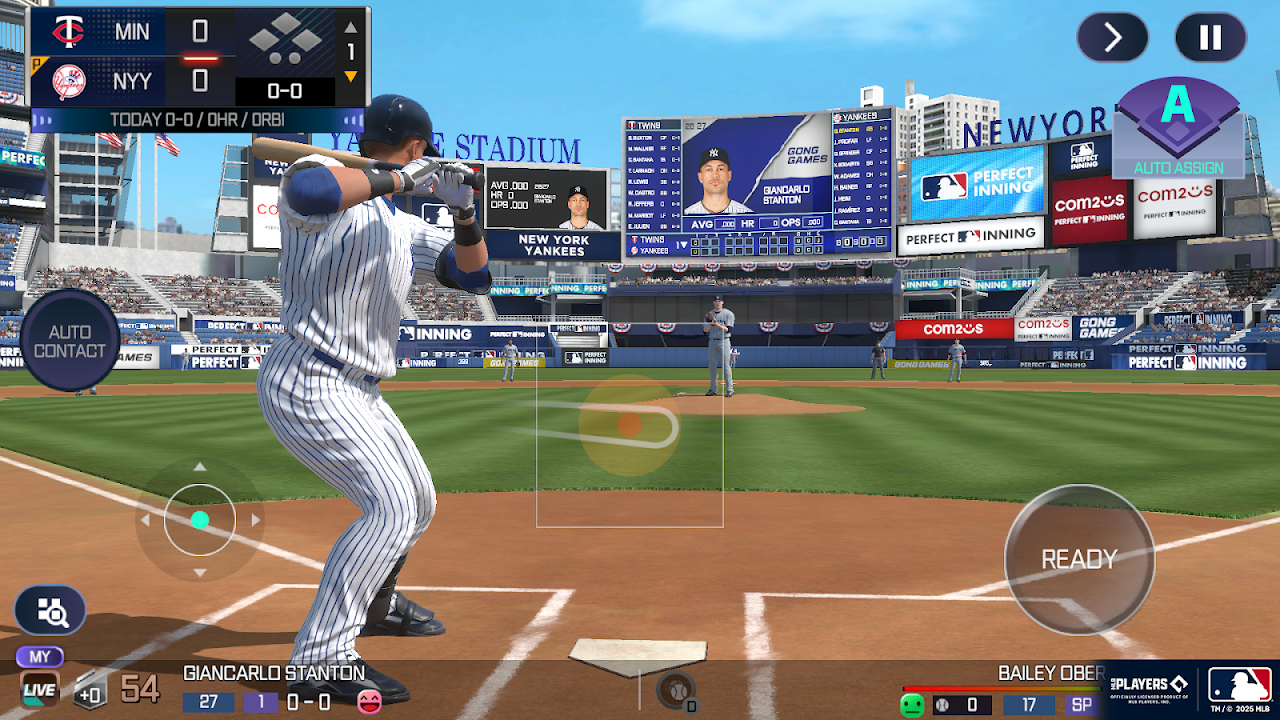Open the magnifier scouting view button
This screenshot has height=720, width=1280.
(x=50, y=610)
